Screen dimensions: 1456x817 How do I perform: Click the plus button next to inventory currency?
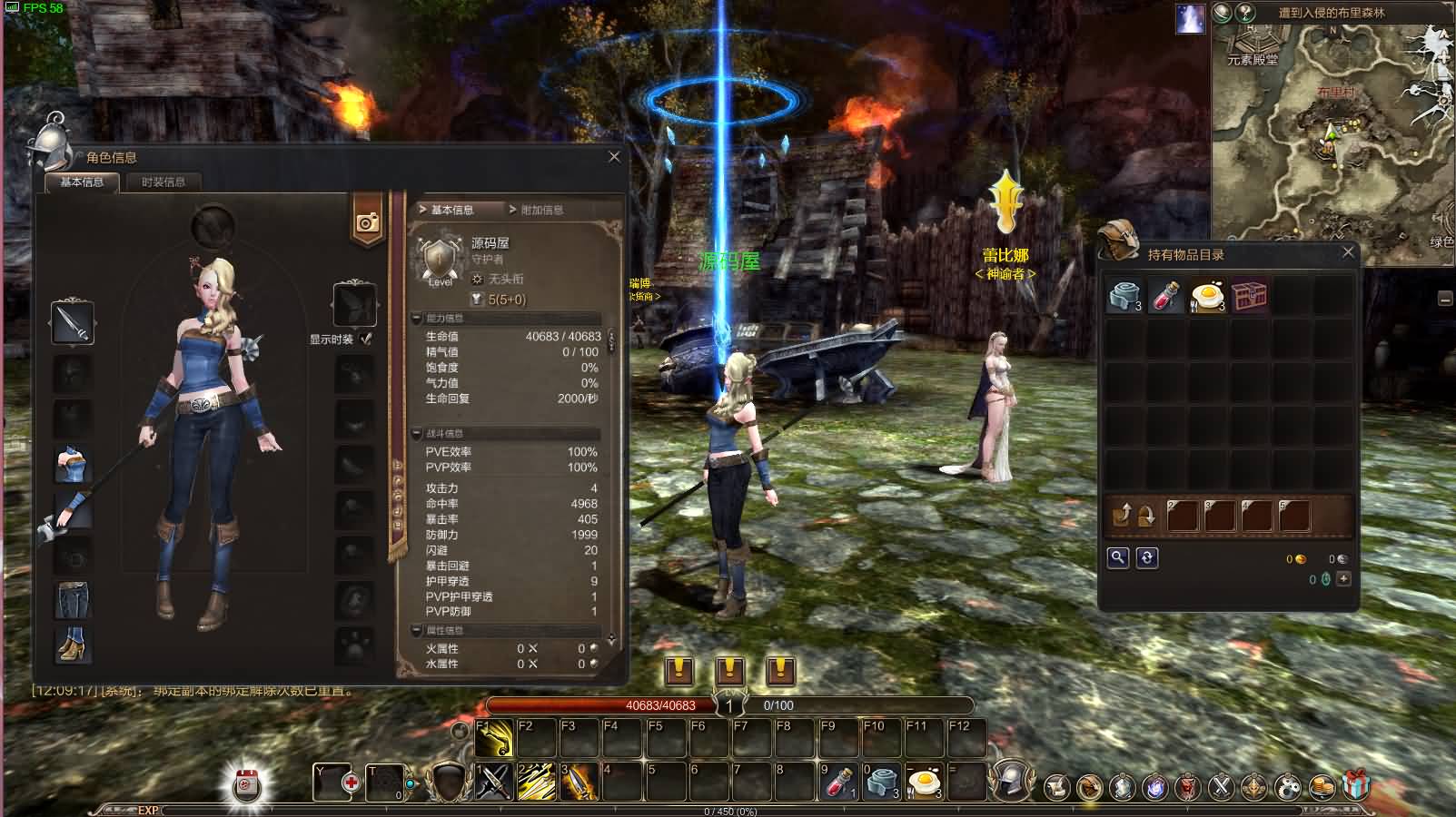pyautogui.click(x=1343, y=579)
